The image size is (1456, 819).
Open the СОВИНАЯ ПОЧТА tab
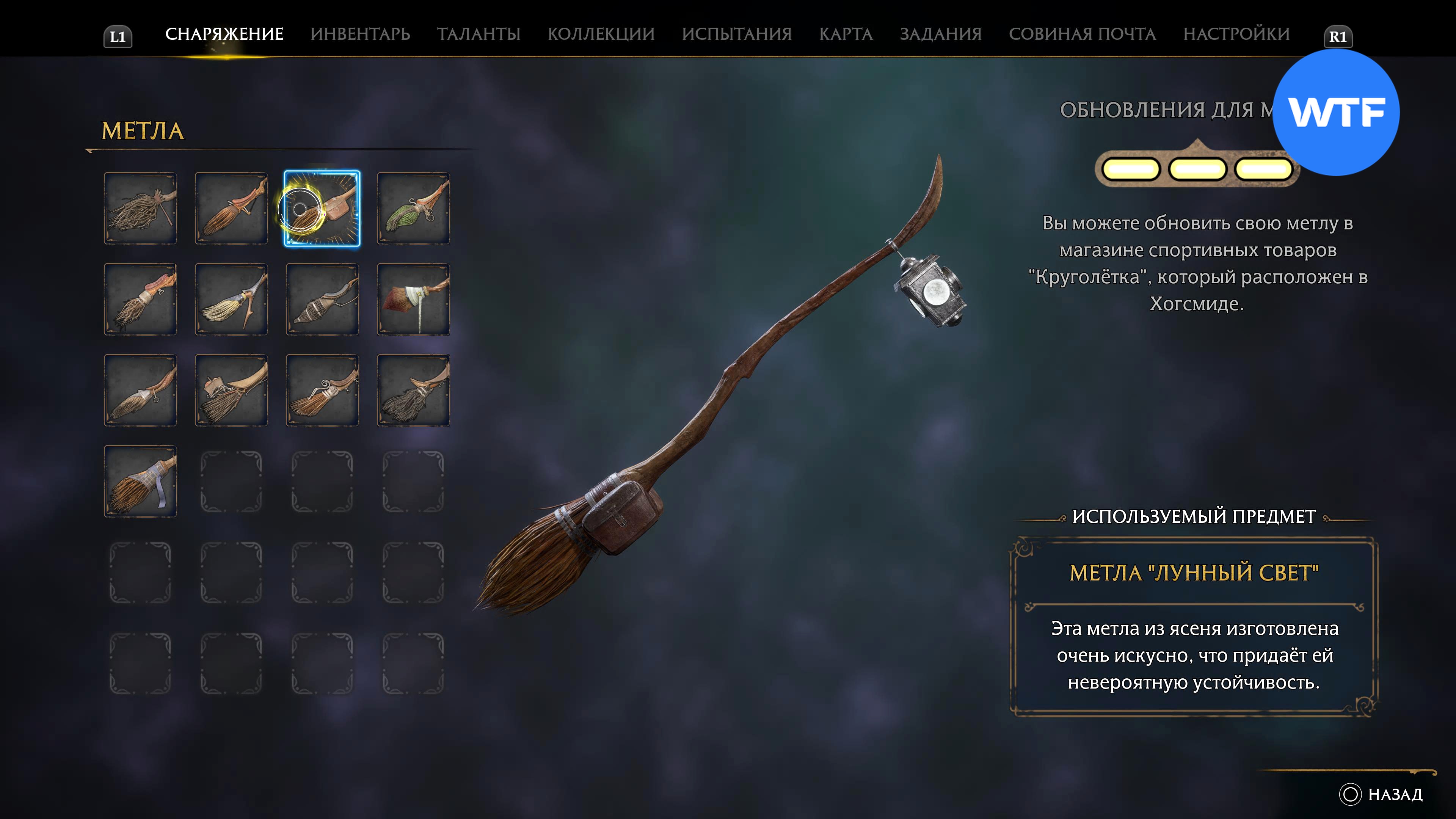point(1082,34)
